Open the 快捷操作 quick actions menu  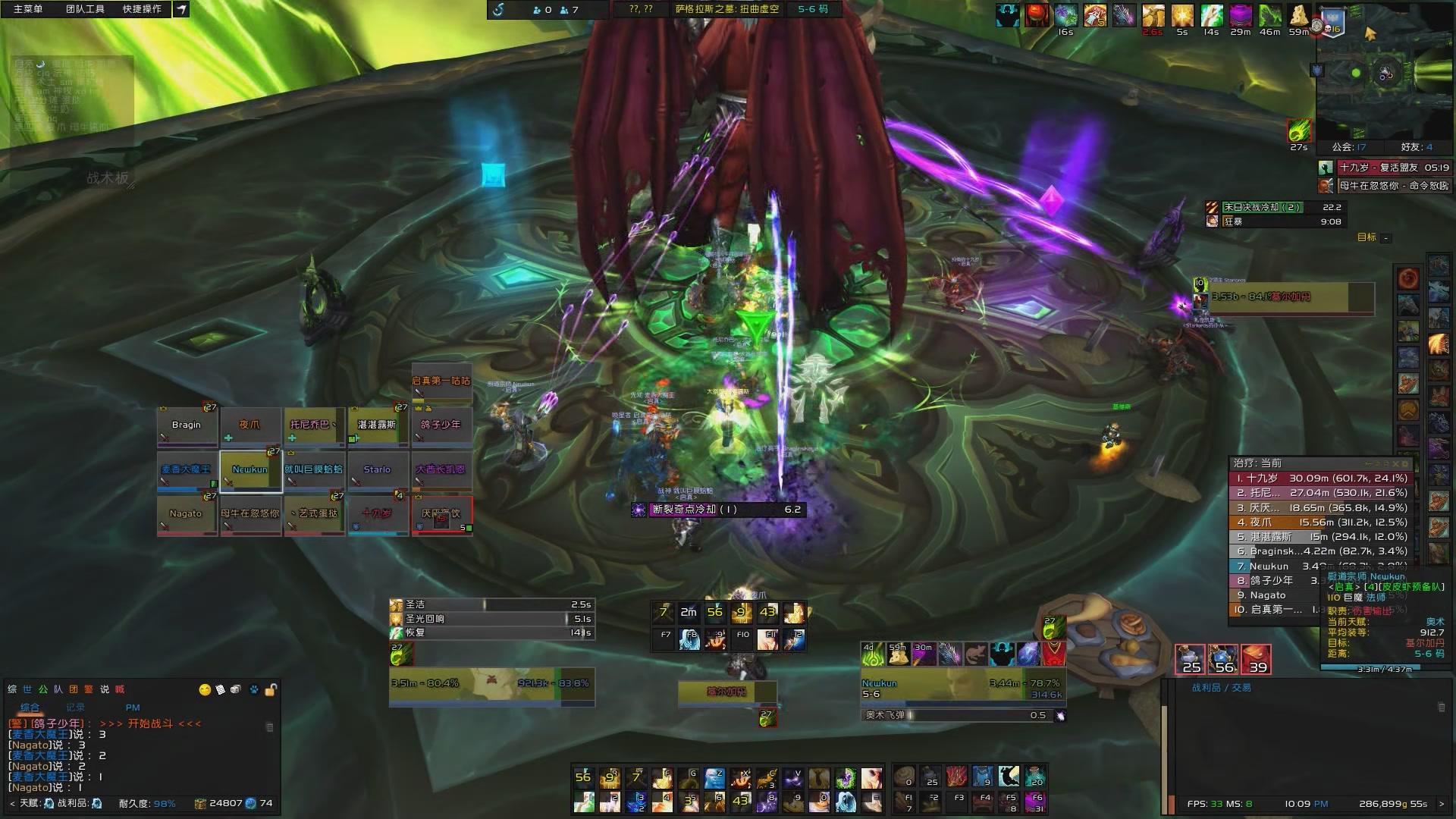tap(142, 9)
